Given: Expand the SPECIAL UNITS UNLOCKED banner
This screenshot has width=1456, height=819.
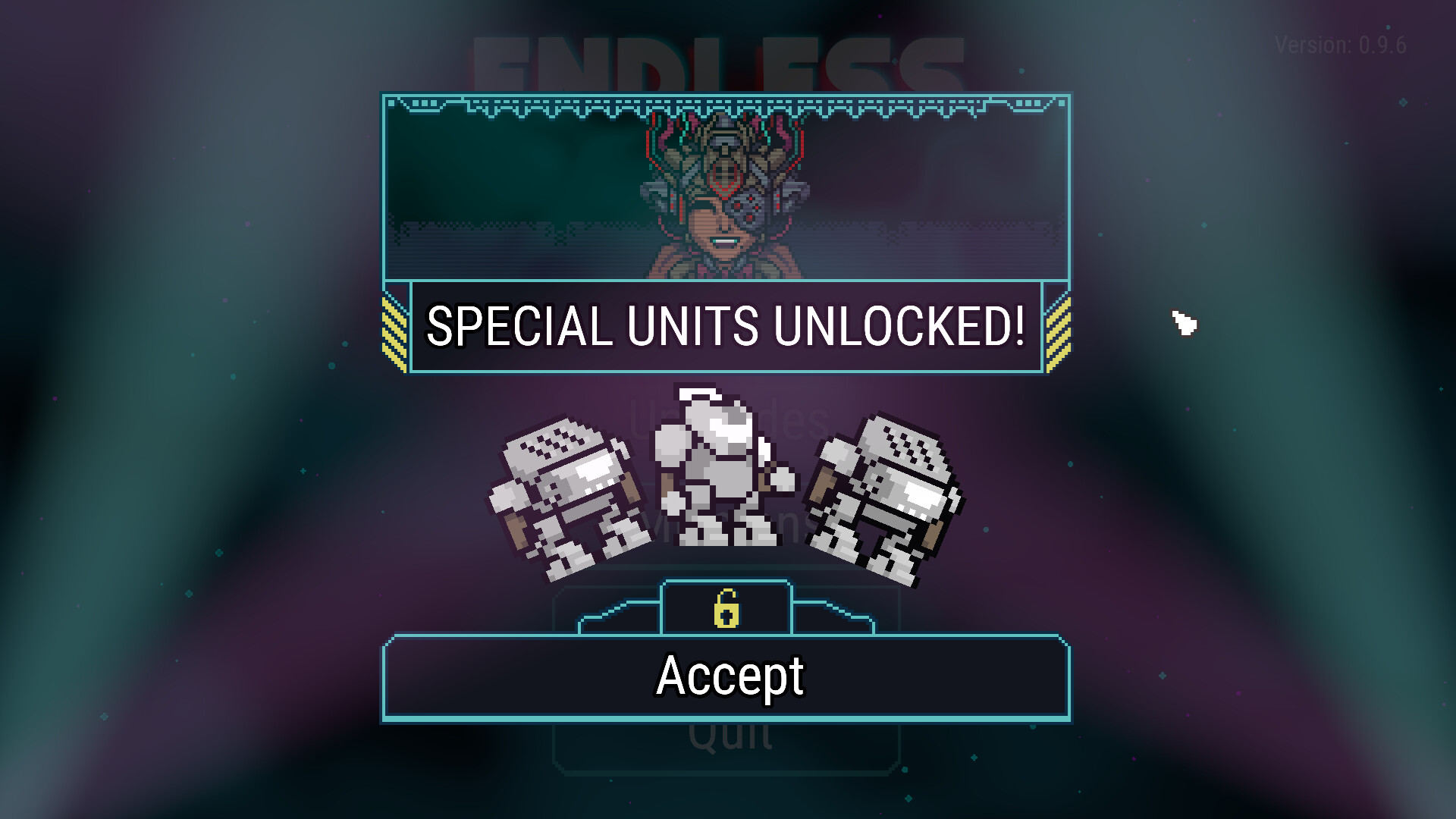Looking at the screenshot, I should click(x=726, y=326).
